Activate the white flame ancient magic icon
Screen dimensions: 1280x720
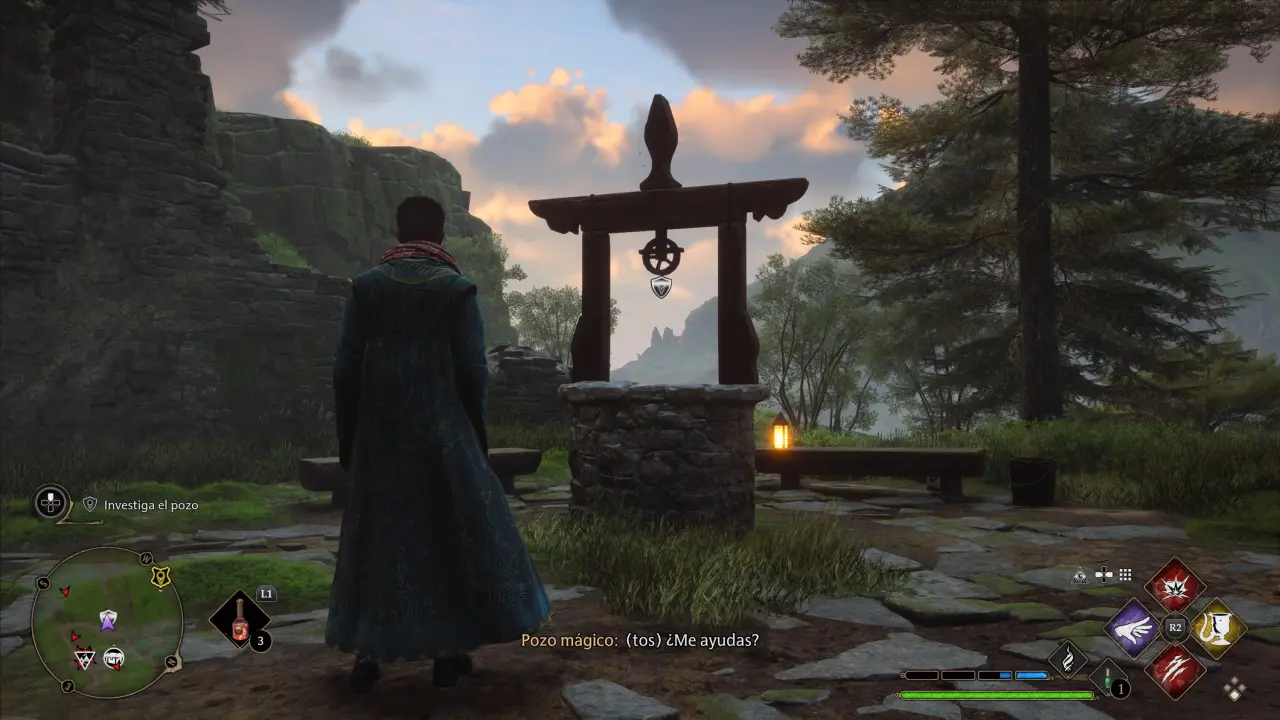(x=1068, y=660)
